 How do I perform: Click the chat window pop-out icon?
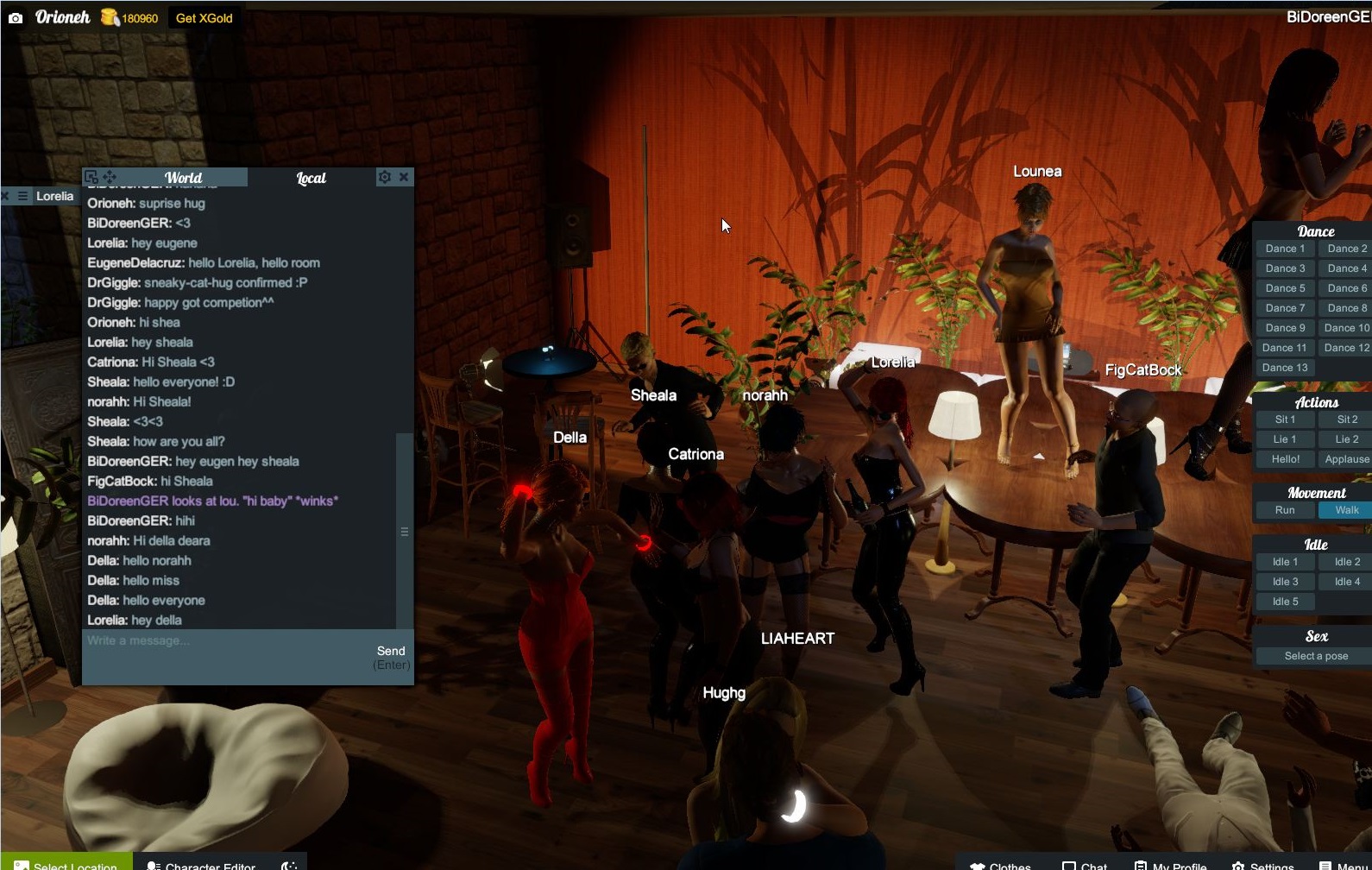tap(91, 176)
